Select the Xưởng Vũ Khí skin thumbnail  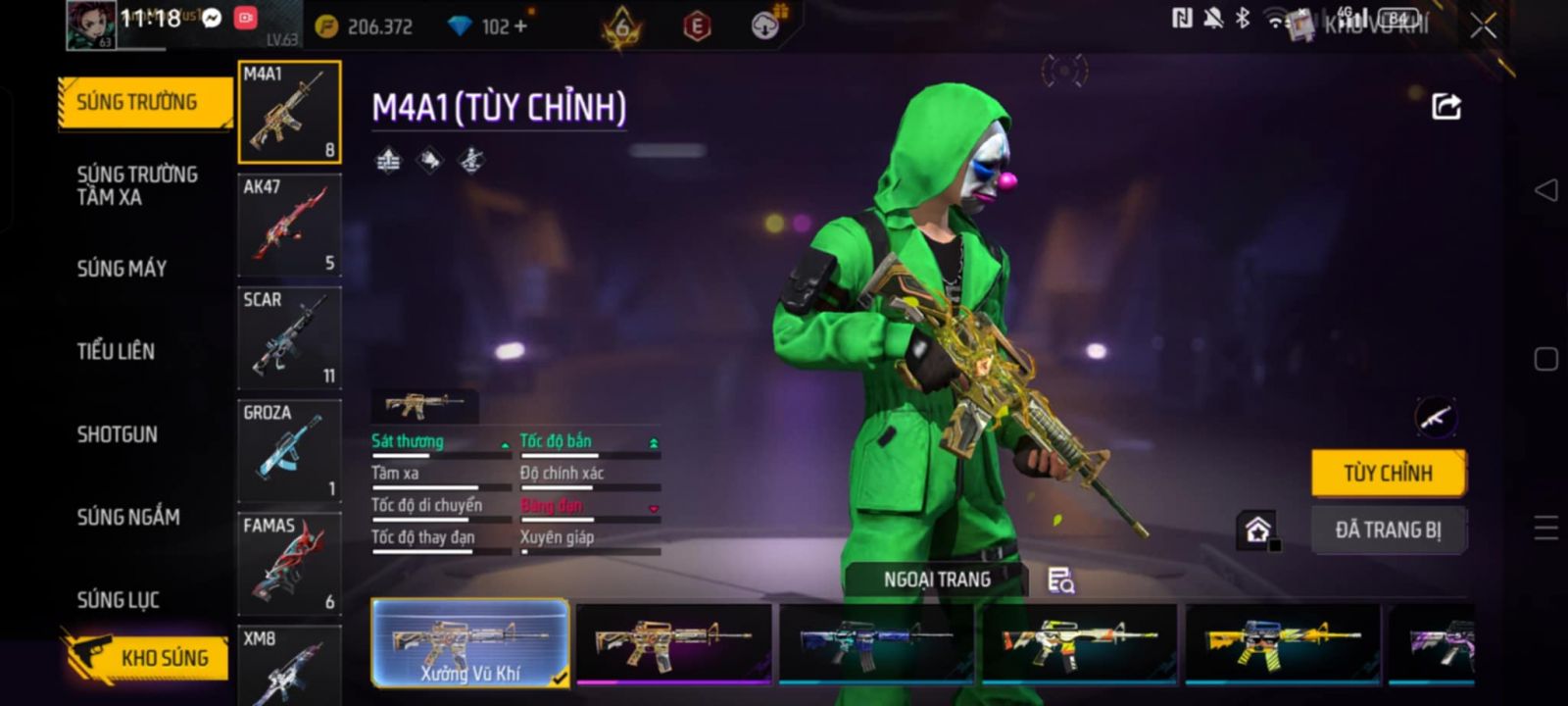coord(470,642)
